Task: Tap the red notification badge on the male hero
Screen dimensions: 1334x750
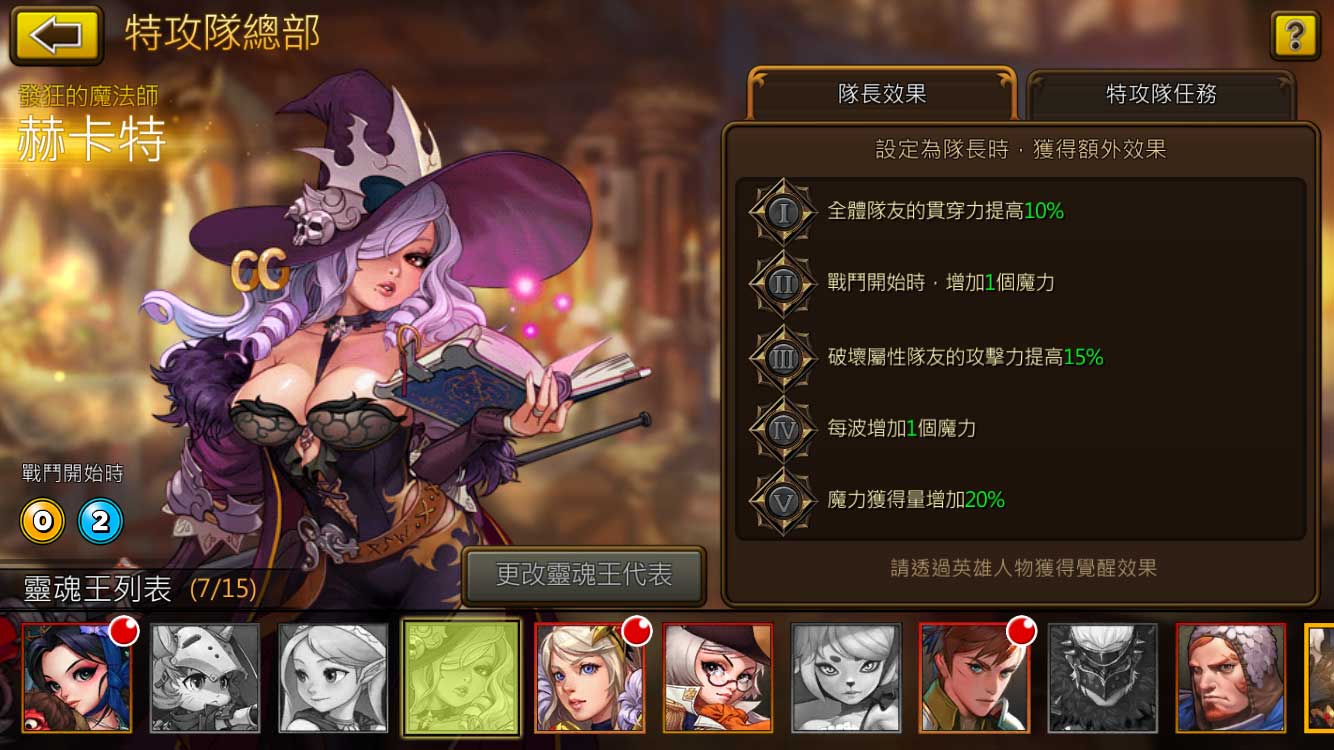Action: point(1020,631)
